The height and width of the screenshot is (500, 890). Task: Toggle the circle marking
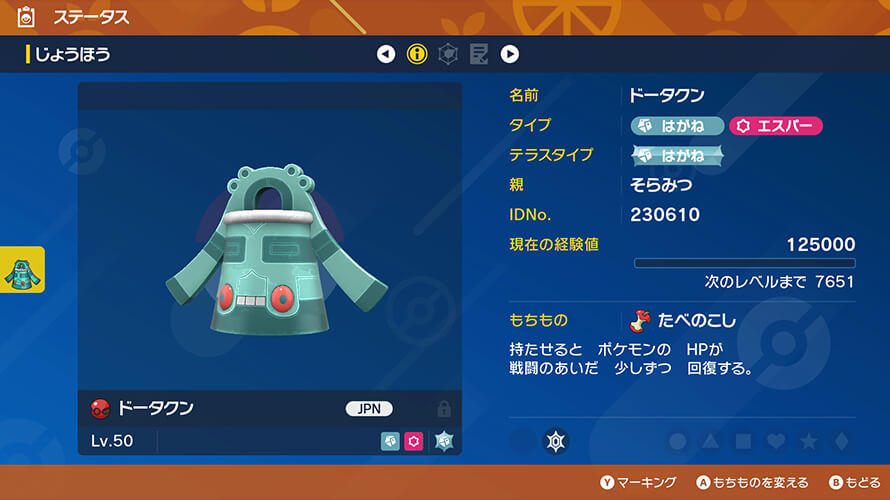coord(678,440)
